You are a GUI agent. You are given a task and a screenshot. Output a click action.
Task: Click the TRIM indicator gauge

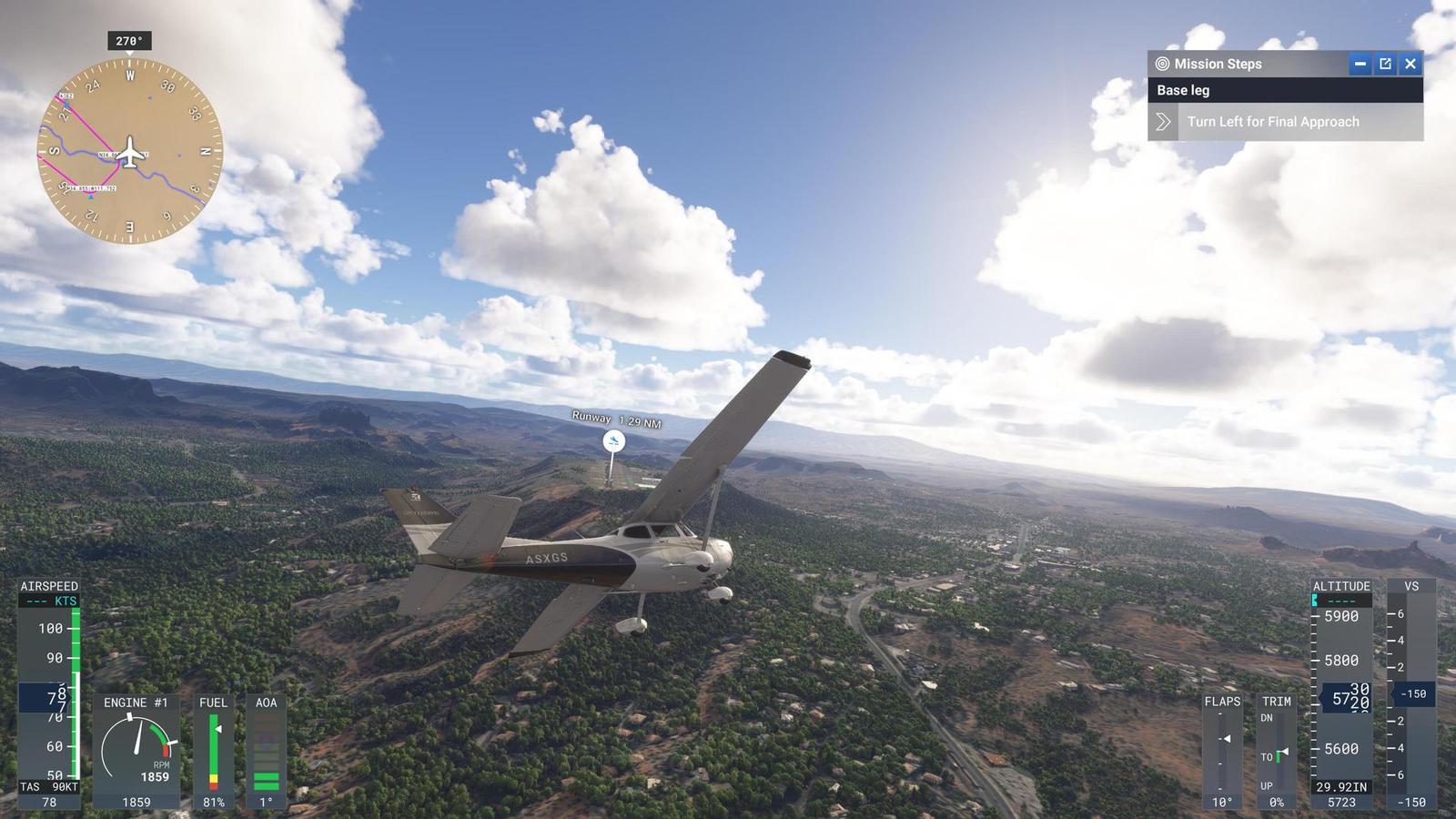tap(1278, 746)
